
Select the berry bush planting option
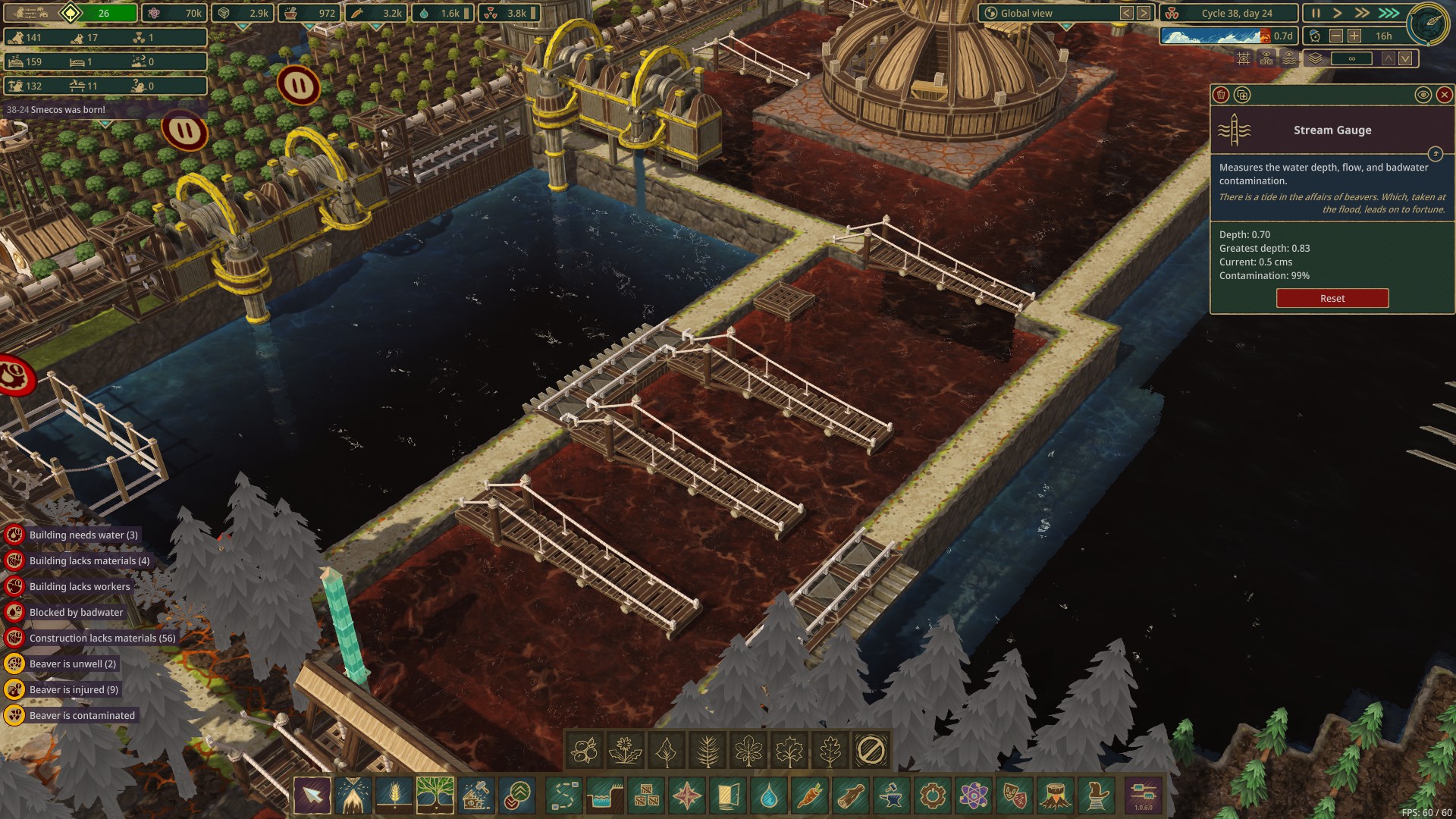(584, 751)
